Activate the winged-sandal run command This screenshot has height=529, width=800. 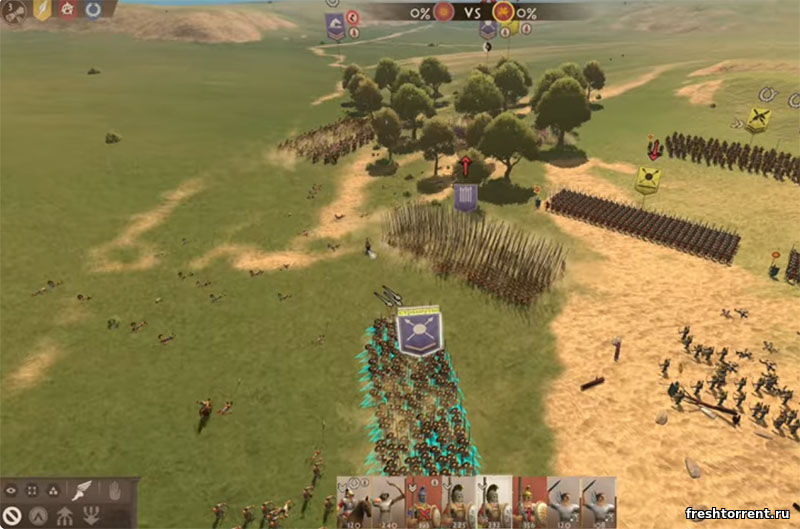81,490
